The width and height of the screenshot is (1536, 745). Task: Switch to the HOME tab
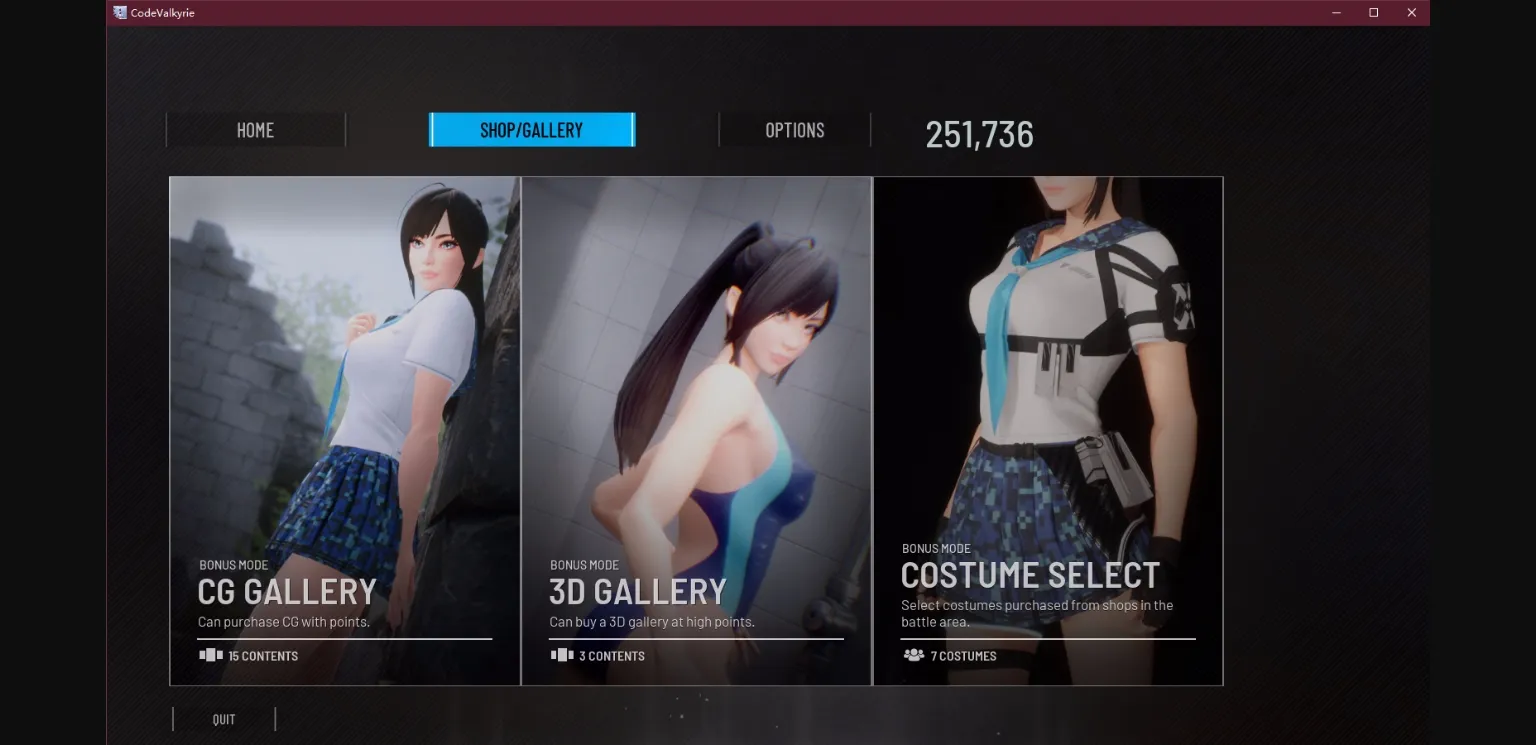click(255, 129)
